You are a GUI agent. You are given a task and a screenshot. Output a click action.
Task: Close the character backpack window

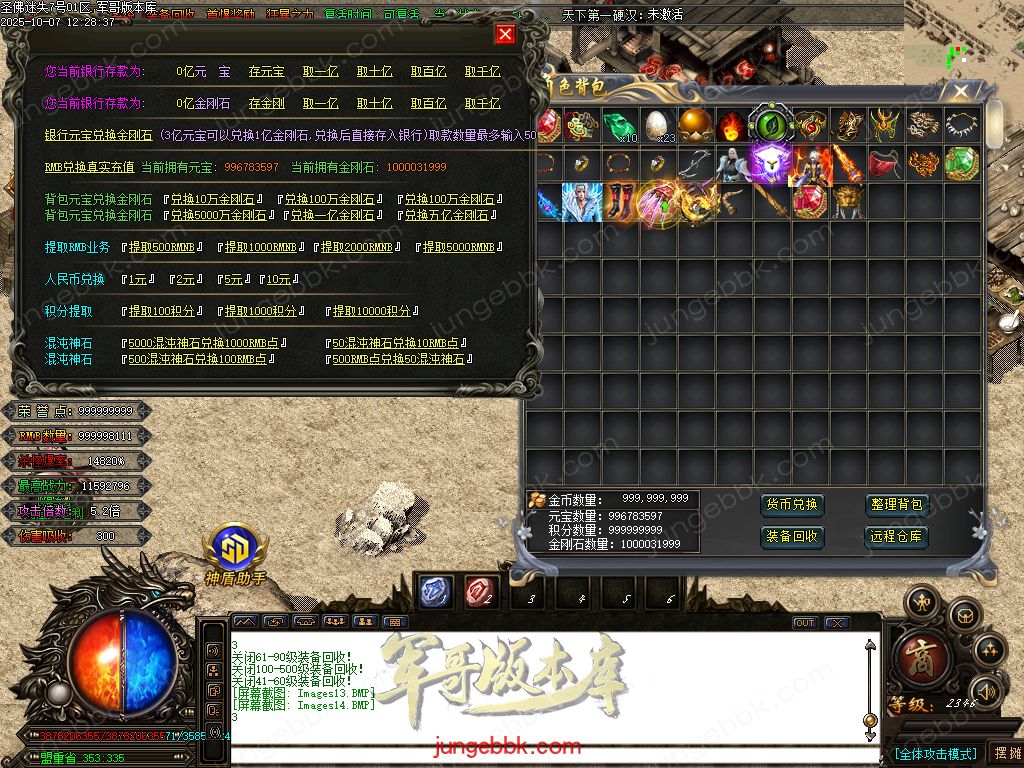tap(961, 92)
